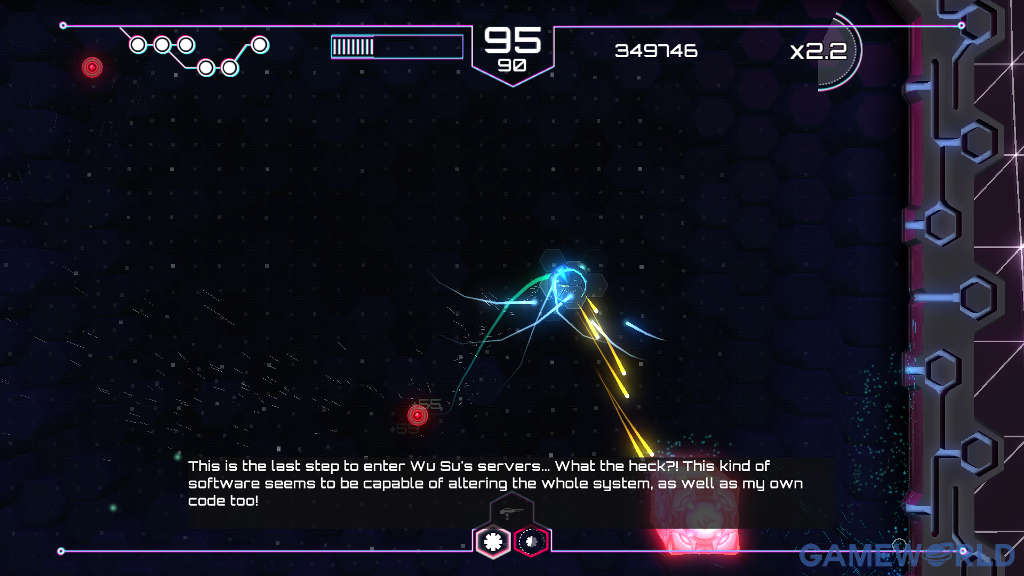Select the white starburst ability hexagon
This screenshot has height=576, width=1024.
(x=492, y=542)
